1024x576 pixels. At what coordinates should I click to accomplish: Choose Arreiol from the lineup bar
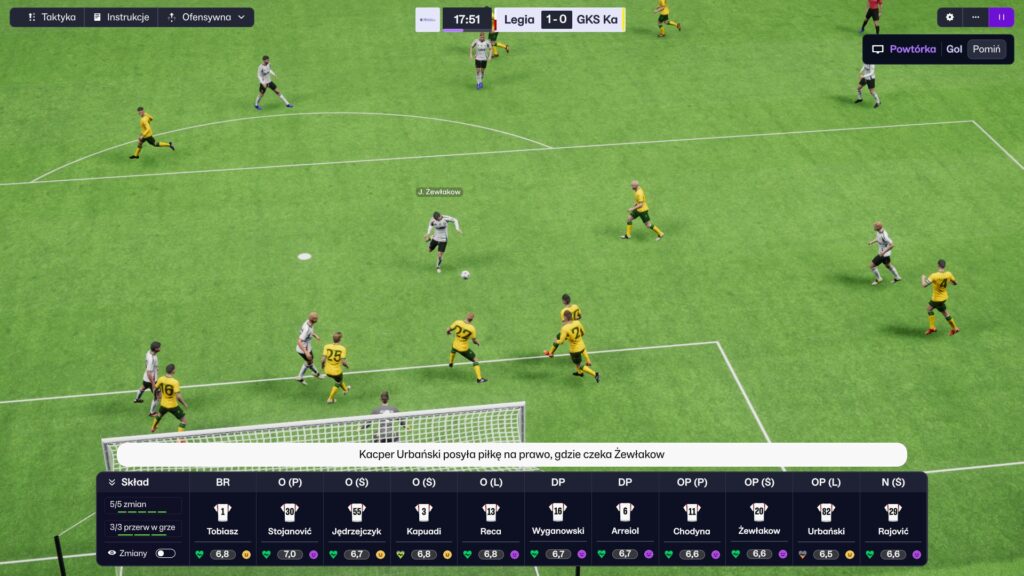[x=625, y=520]
